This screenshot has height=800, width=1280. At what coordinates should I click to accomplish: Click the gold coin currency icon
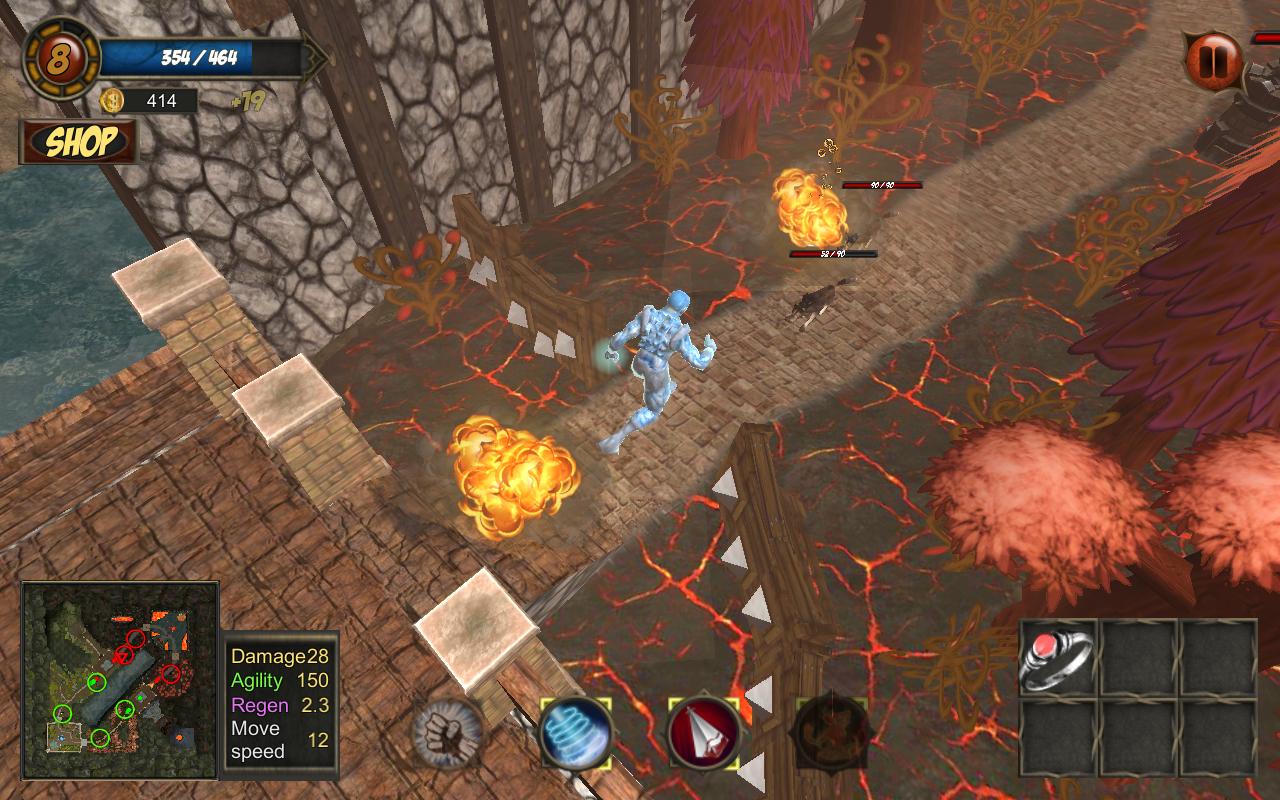click(113, 101)
